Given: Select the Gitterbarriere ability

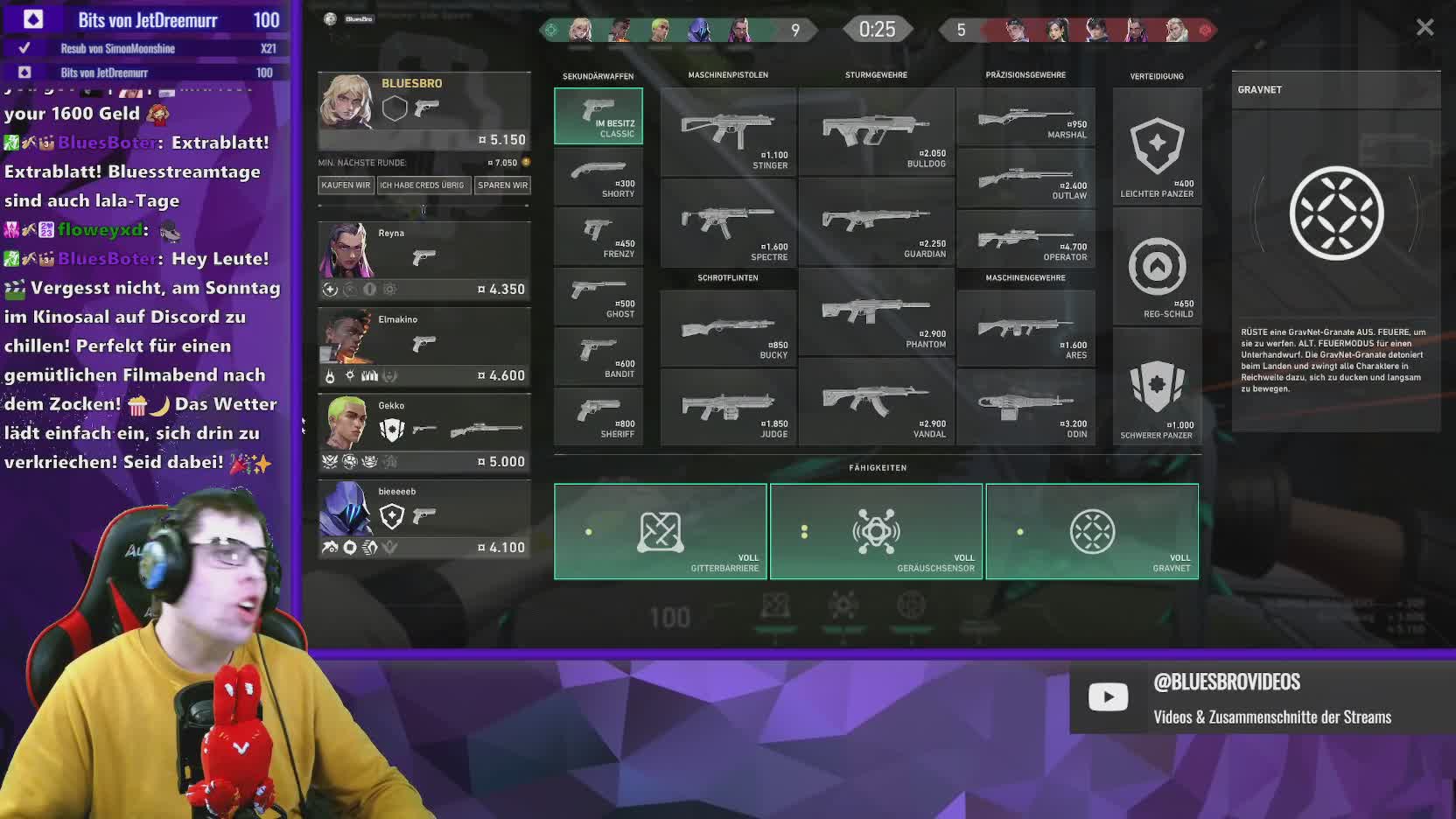Looking at the screenshot, I should pos(661,532).
